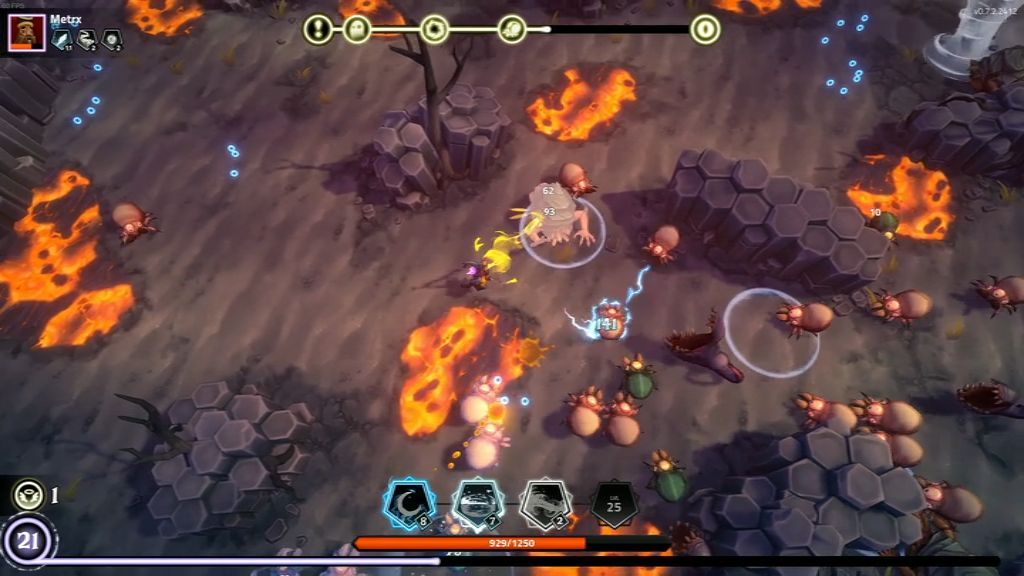Activate the third ability with level 2

545,504
